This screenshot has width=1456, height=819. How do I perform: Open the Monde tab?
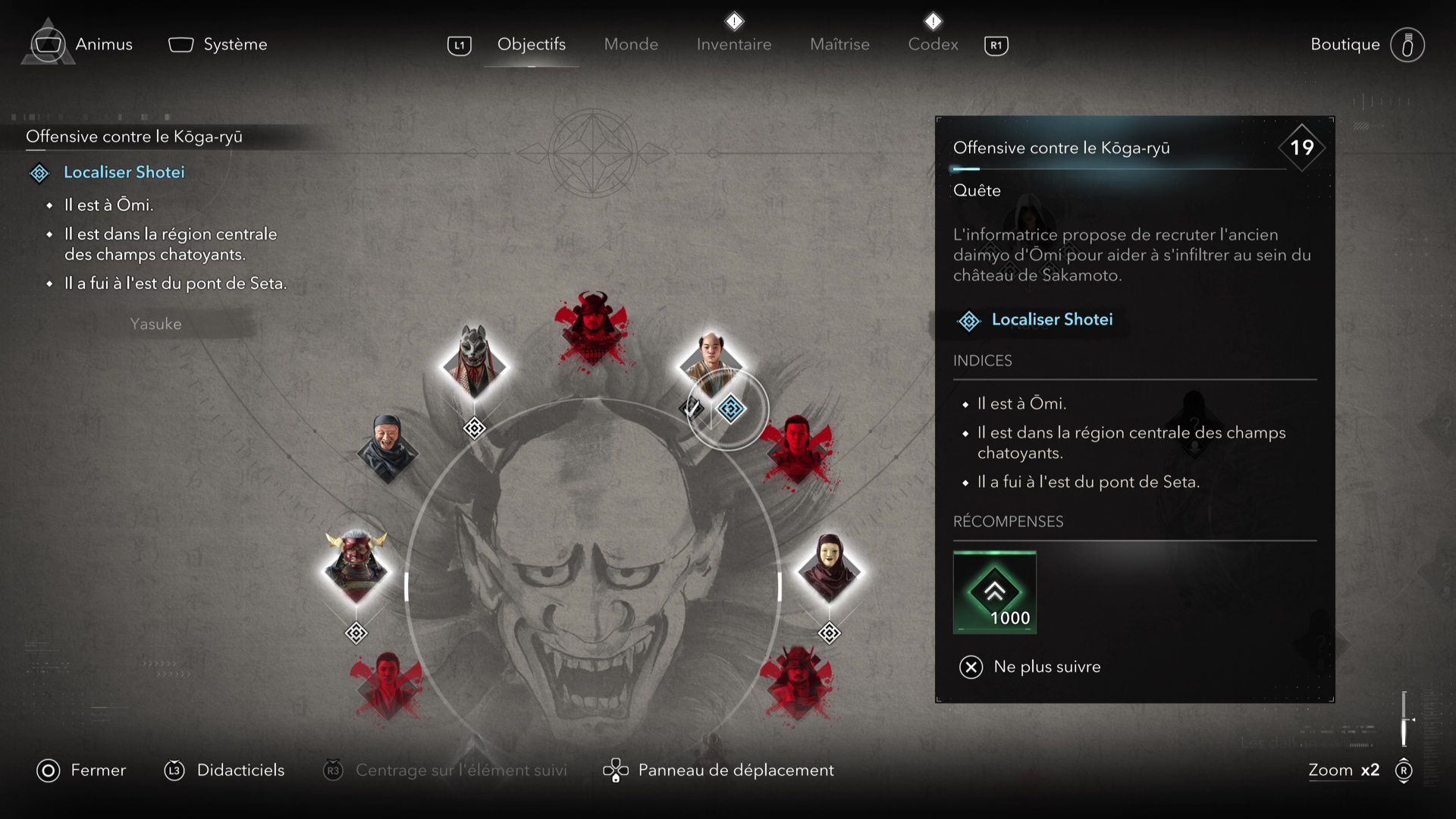631,45
